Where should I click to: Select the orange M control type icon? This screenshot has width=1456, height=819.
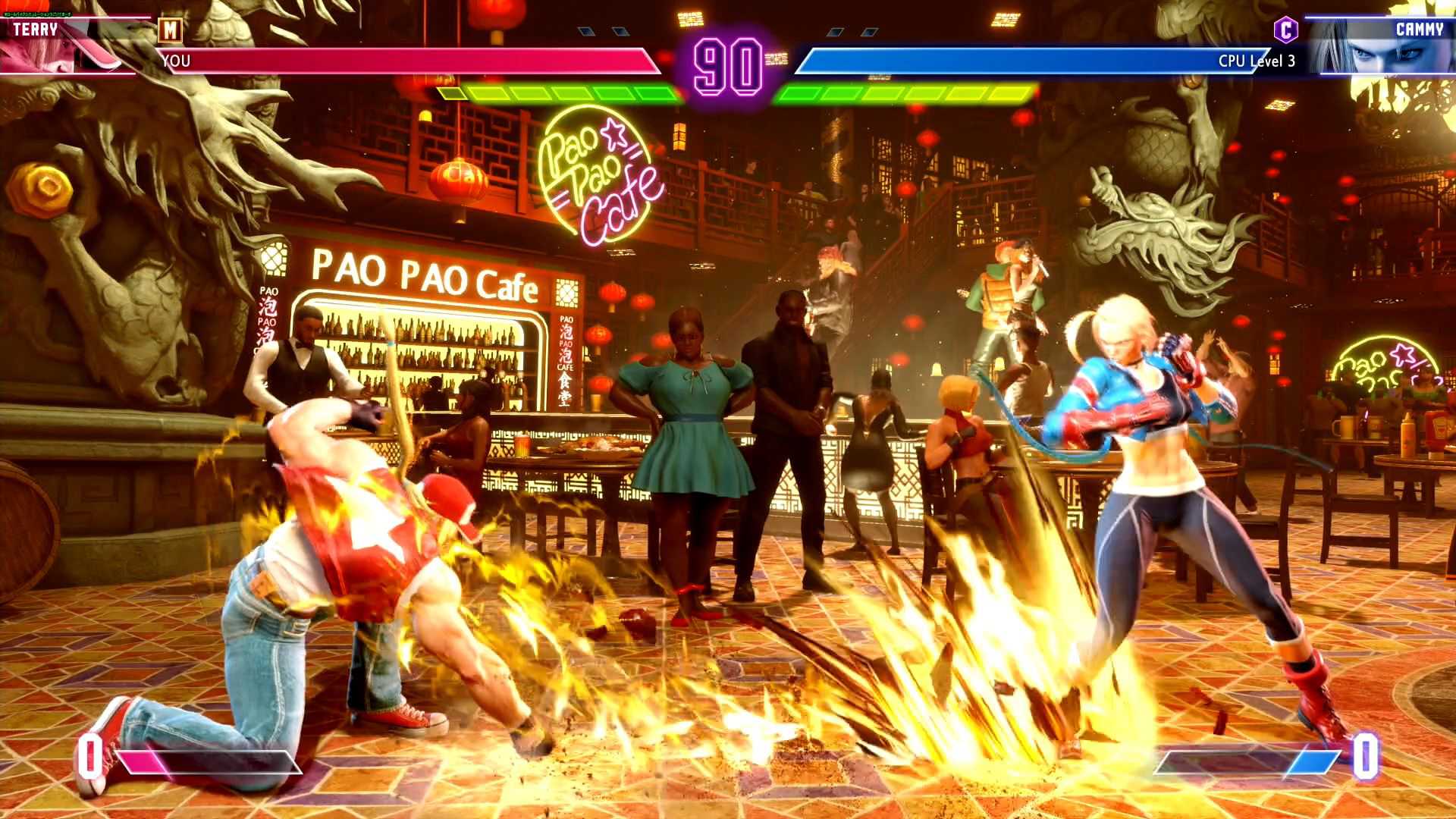click(170, 30)
